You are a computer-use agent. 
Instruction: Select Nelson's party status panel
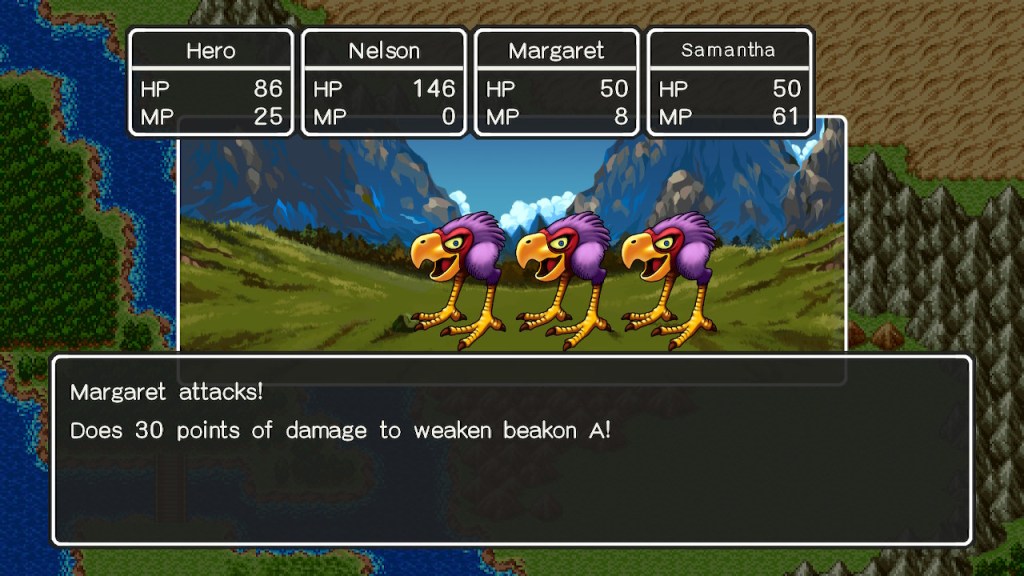coord(384,82)
